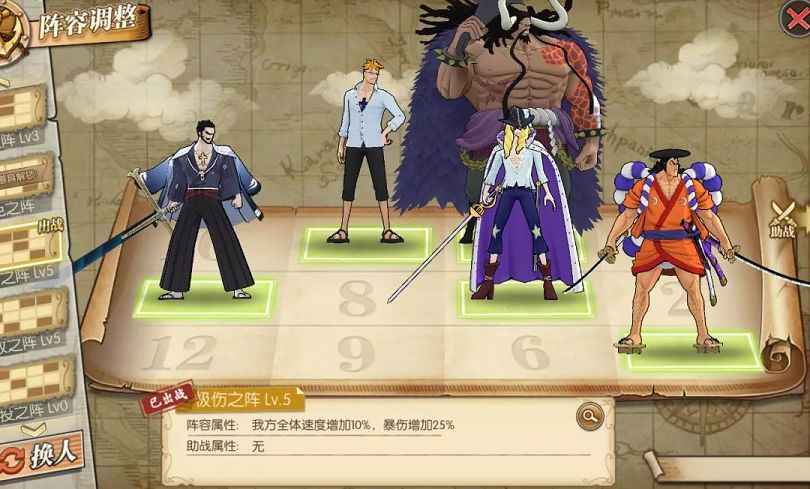The width and height of the screenshot is (810, 489).
Task: Tap the empty formation tile numbered 12
Action: (179, 351)
